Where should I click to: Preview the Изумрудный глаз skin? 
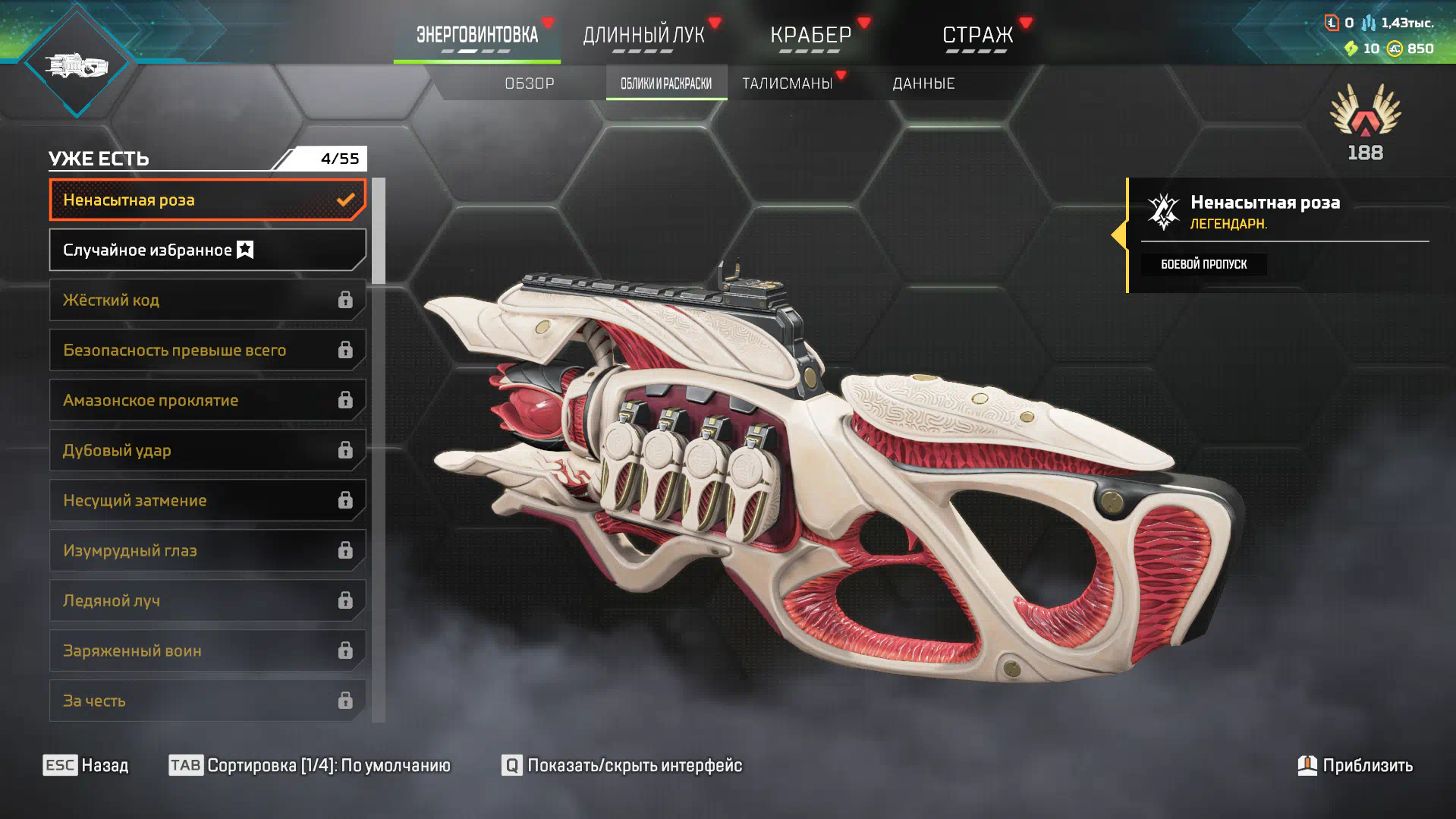[x=207, y=550]
